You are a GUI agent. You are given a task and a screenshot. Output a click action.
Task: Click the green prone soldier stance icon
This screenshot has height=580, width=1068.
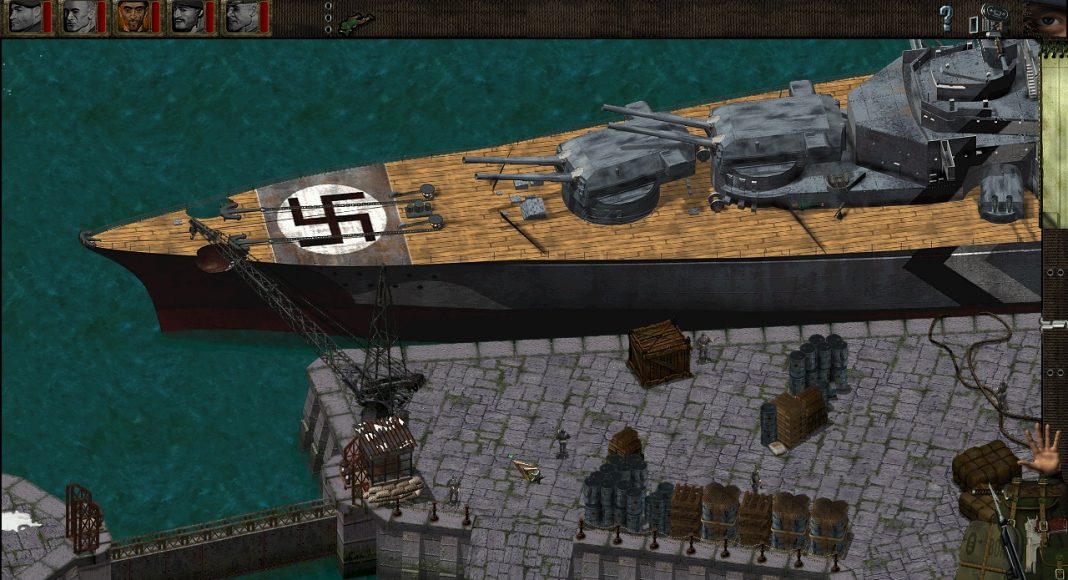tap(355, 21)
